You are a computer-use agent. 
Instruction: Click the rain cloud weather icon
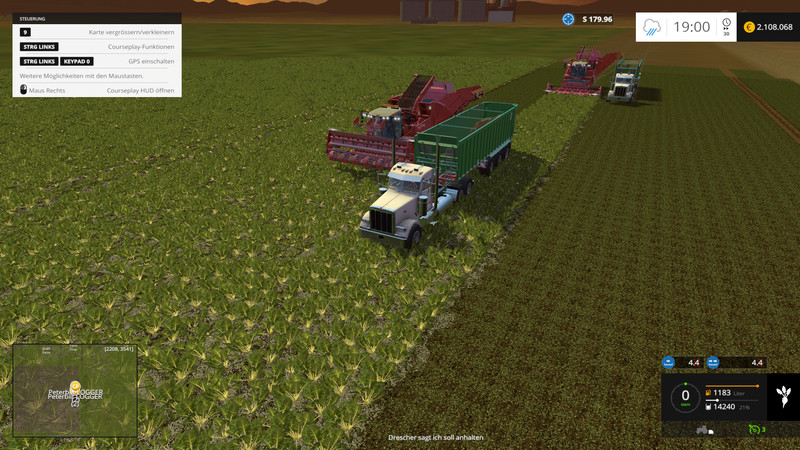652,27
